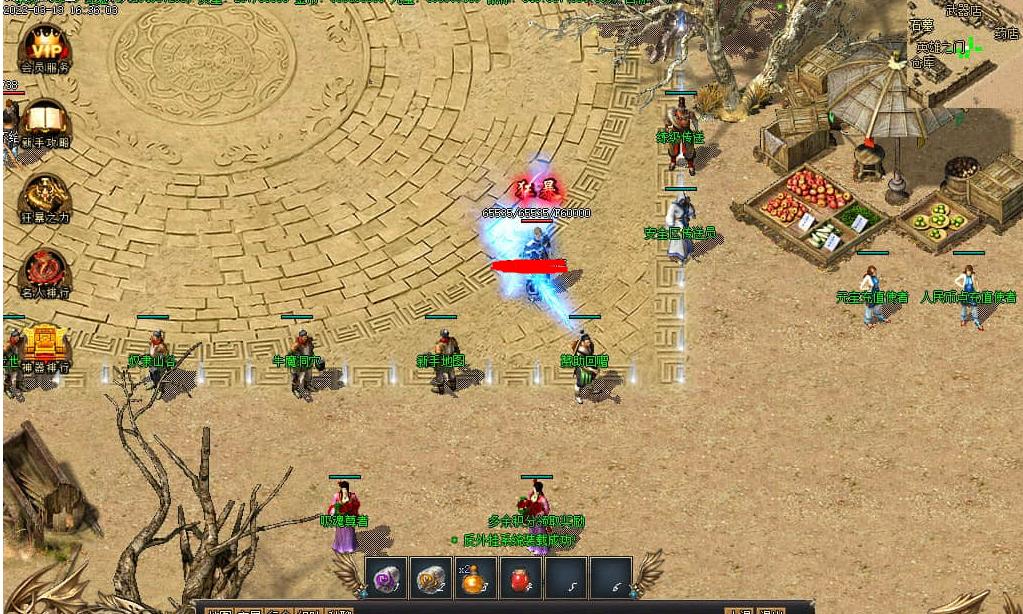The image size is (1023, 614).
Task: Show the 名人排行 celebrity ranking
Action: pyautogui.click(x=45, y=270)
